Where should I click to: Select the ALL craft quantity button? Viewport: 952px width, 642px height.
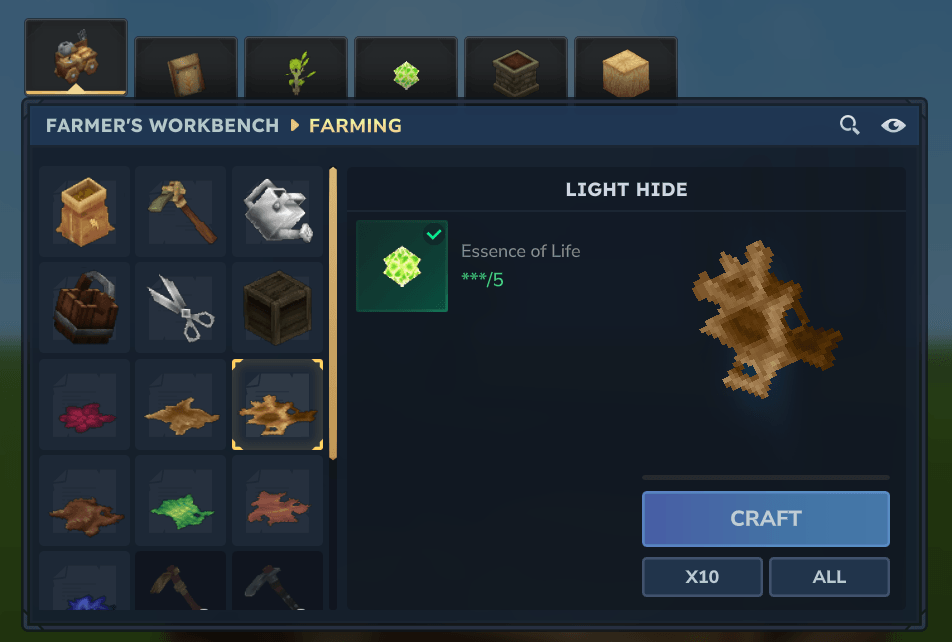(829, 577)
